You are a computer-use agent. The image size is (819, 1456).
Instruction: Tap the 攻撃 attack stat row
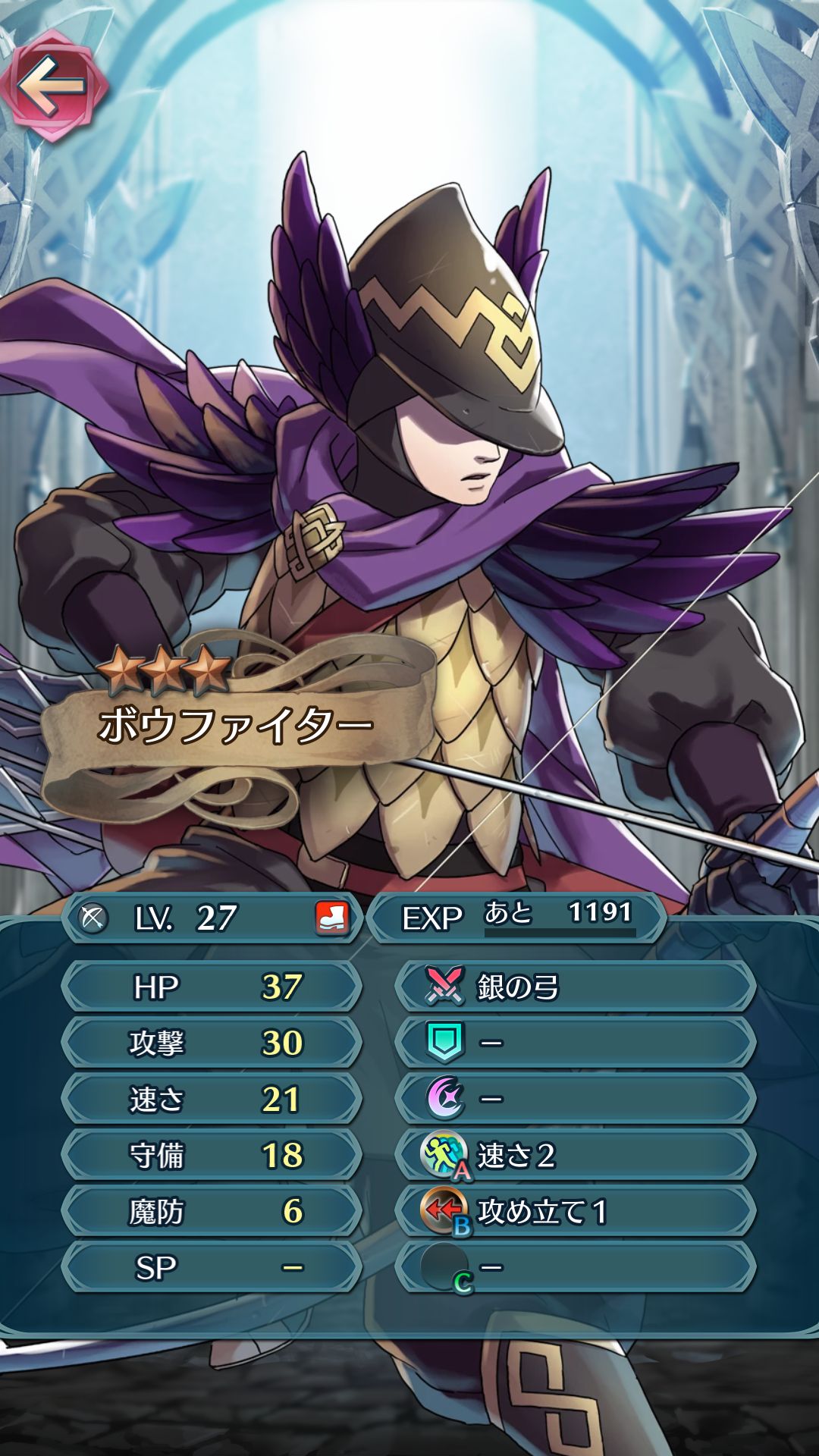coord(211,1043)
